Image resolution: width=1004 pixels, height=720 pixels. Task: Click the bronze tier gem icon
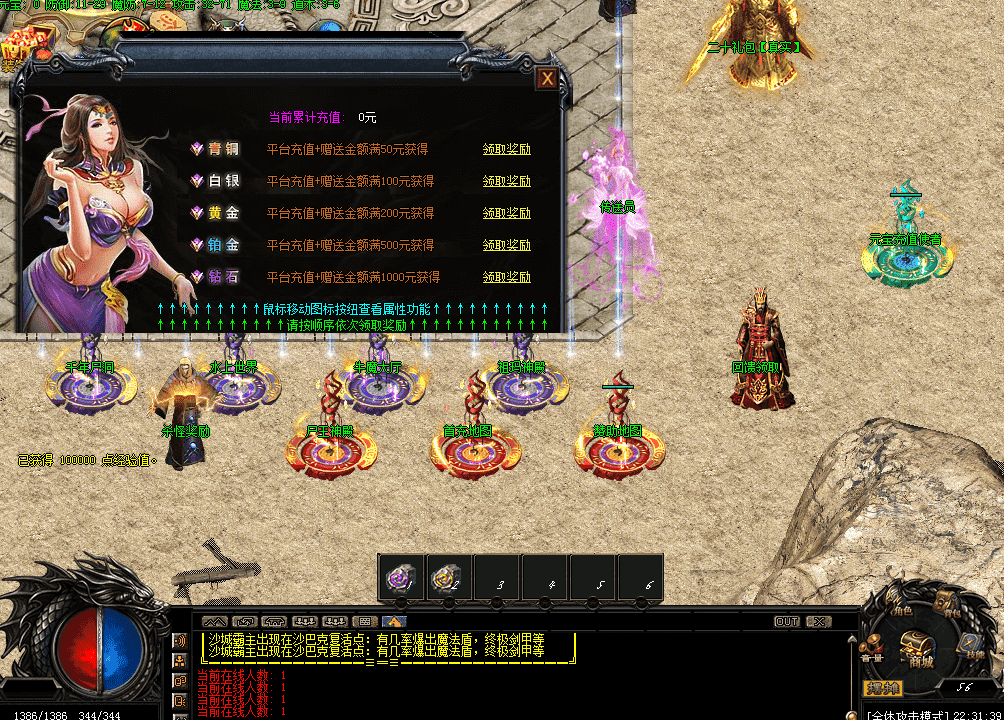coord(197,149)
